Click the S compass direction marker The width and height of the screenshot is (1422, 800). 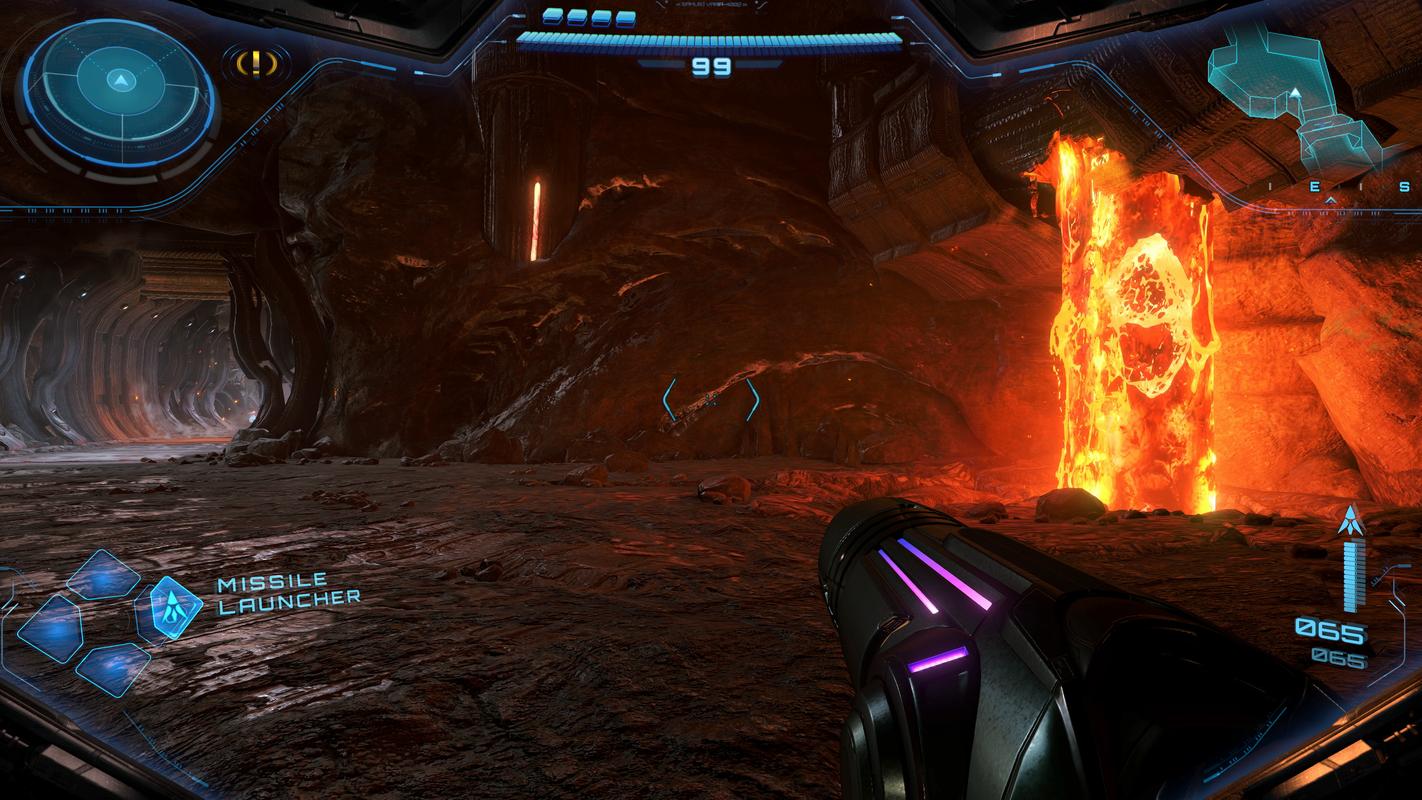pos(1404,187)
